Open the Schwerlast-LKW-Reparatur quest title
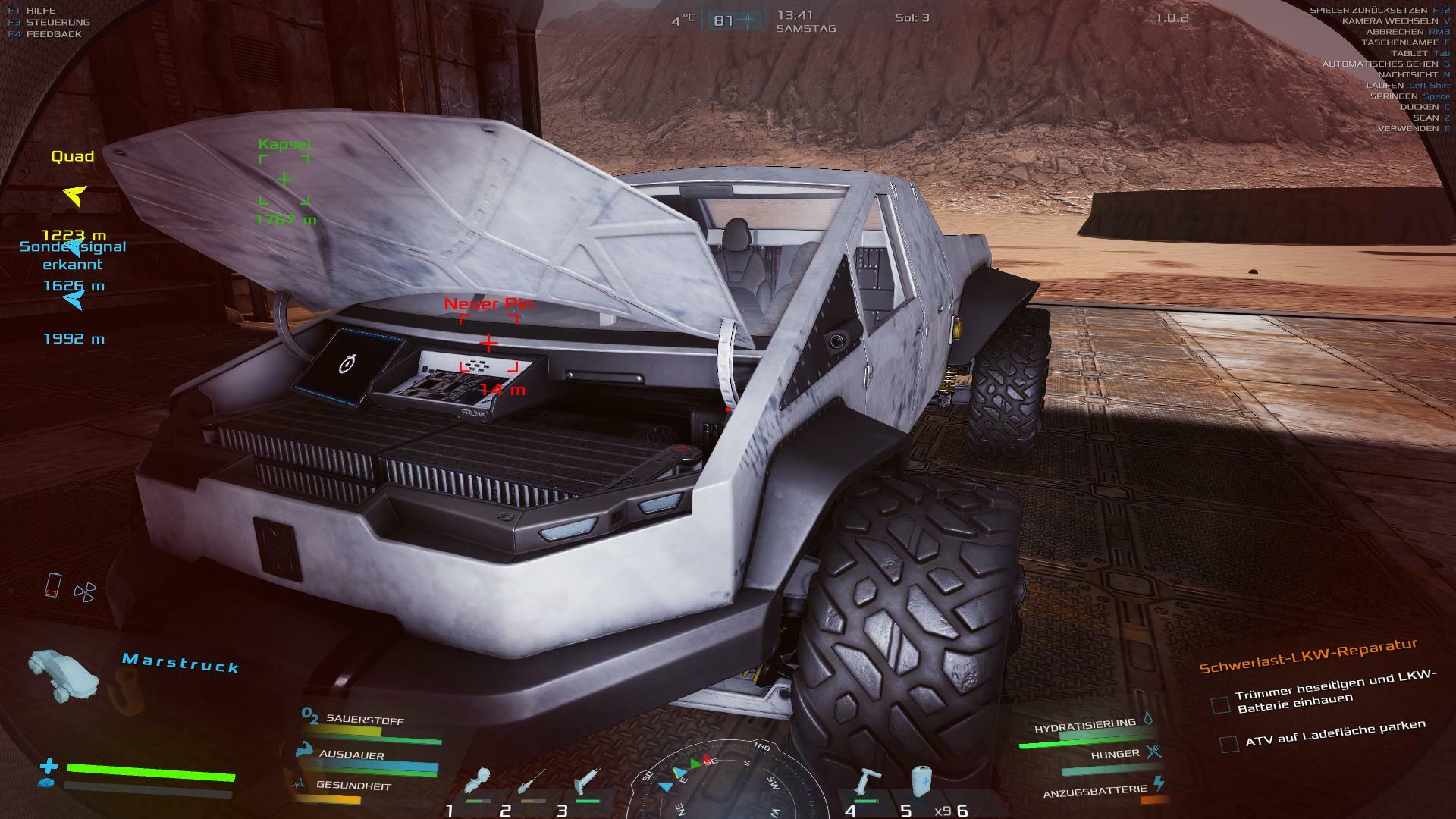 pyautogui.click(x=1307, y=656)
